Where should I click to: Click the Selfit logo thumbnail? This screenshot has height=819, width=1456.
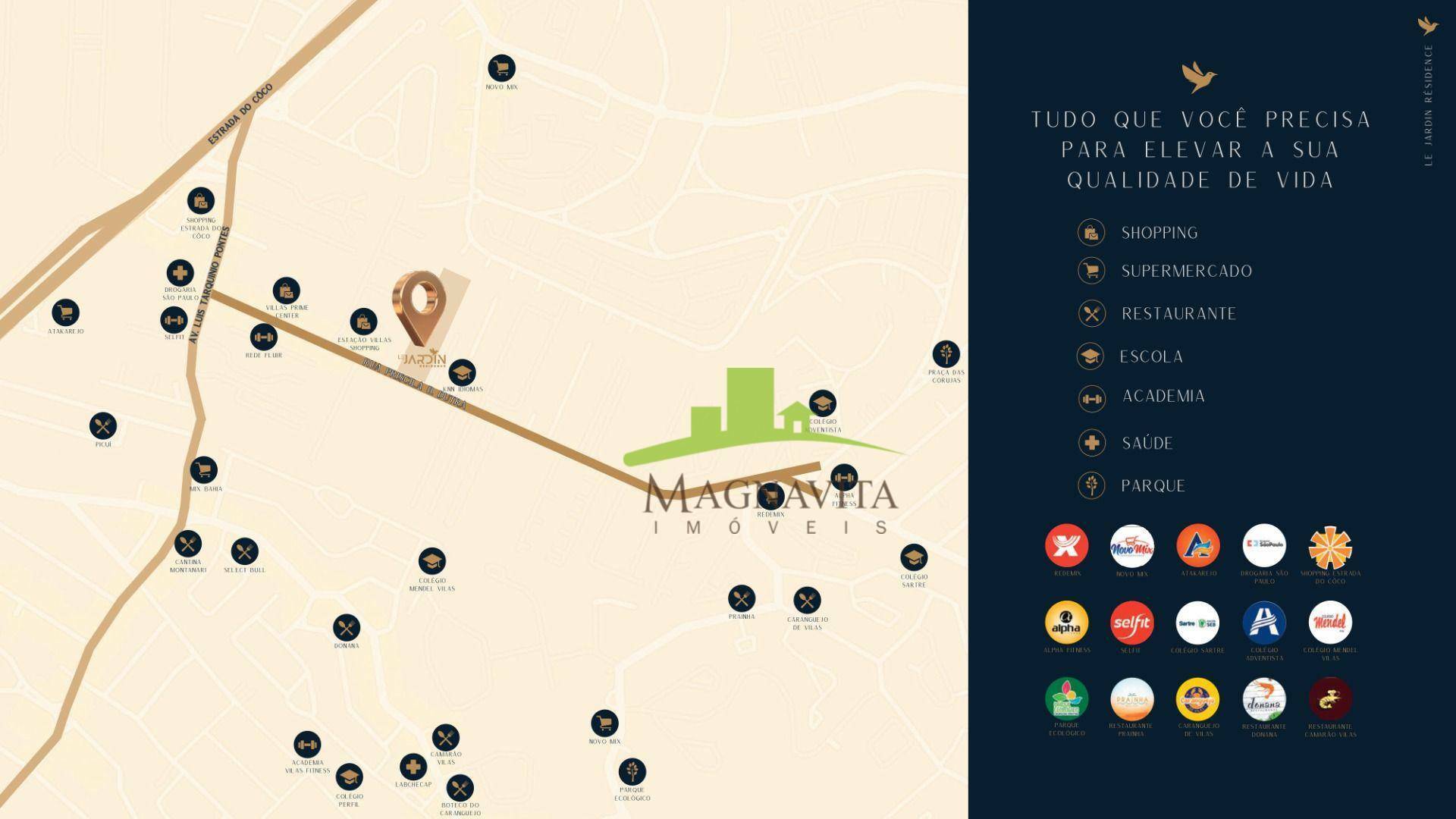[x=1131, y=623]
